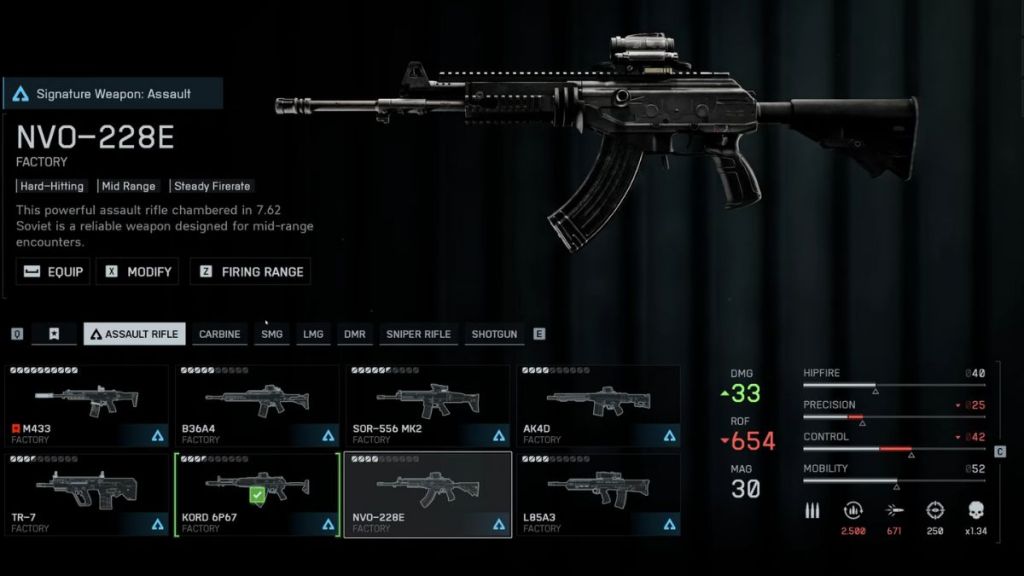Image resolution: width=1024 pixels, height=576 pixels.
Task: Click the NVO-228E weapon tile
Action: click(428, 494)
